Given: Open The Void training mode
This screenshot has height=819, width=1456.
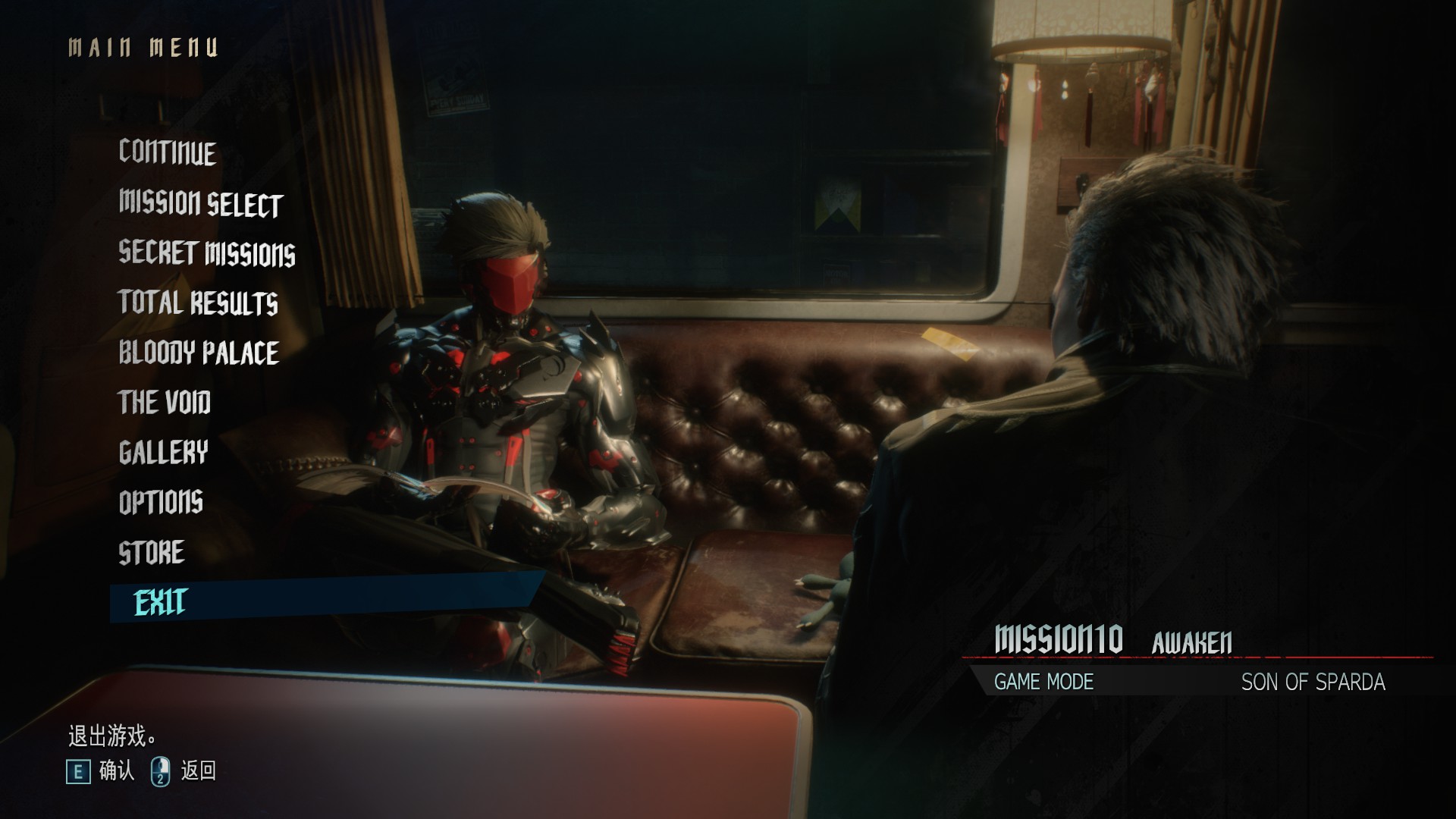Looking at the screenshot, I should (165, 403).
